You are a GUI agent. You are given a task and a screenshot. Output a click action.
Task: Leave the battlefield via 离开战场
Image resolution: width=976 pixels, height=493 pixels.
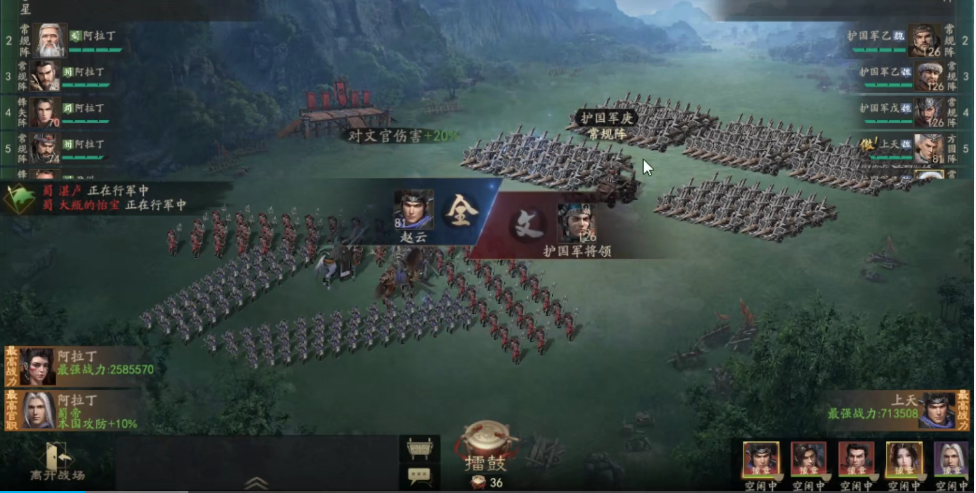57,462
